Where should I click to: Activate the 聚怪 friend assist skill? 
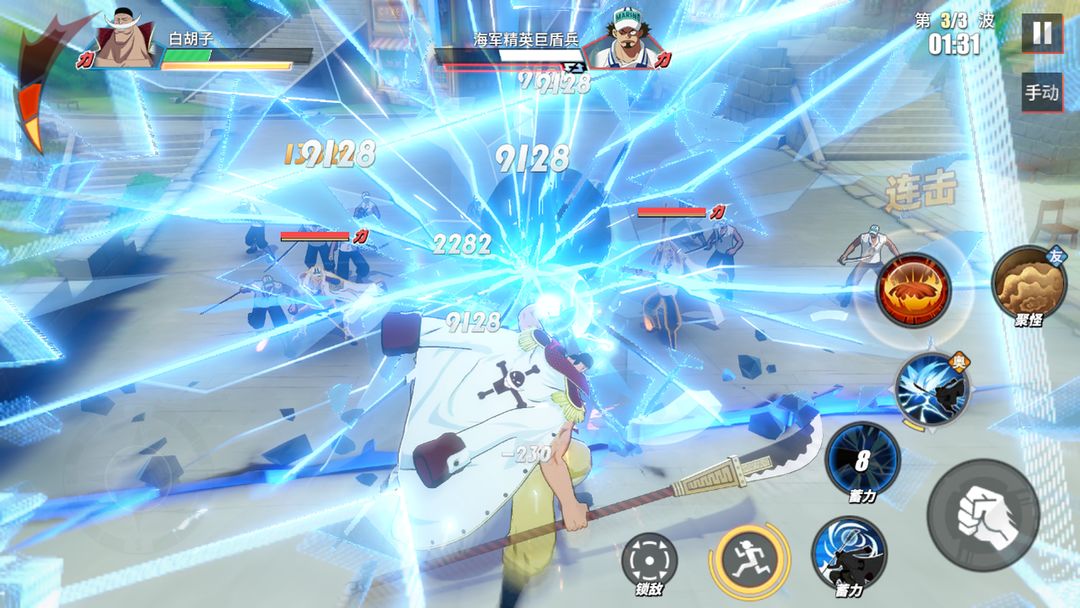click(x=1028, y=281)
